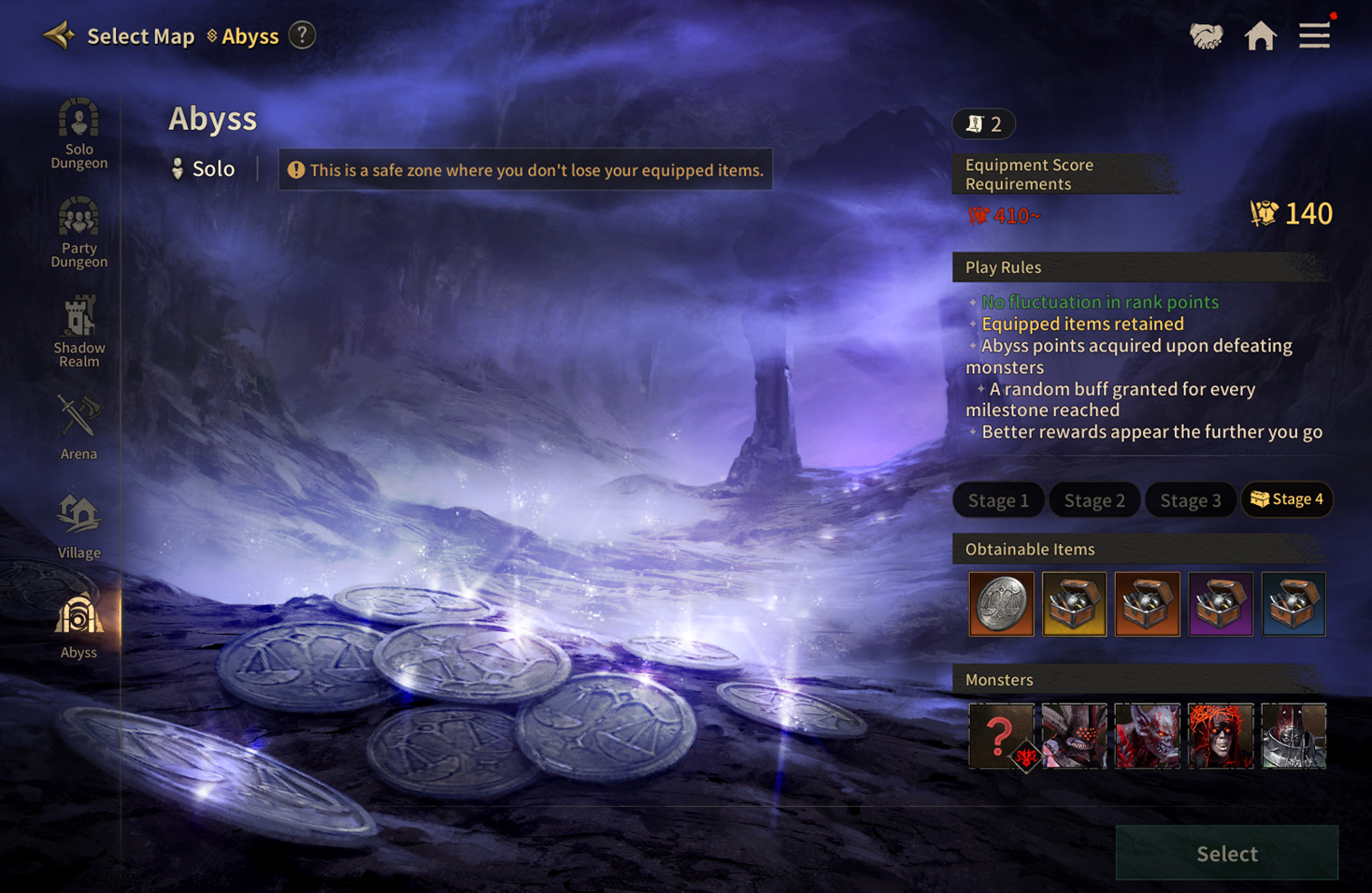The width and height of the screenshot is (1372, 893).
Task: View the armored knight monster portrait
Action: (x=1293, y=736)
